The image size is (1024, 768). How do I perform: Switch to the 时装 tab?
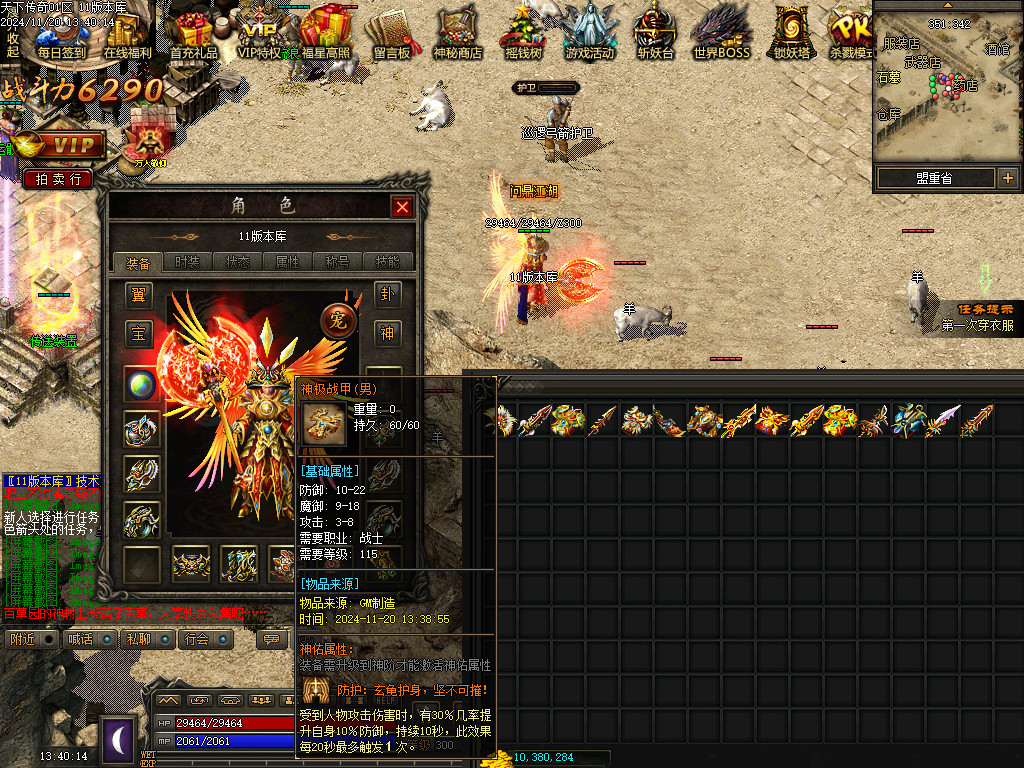pyautogui.click(x=187, y=262)
